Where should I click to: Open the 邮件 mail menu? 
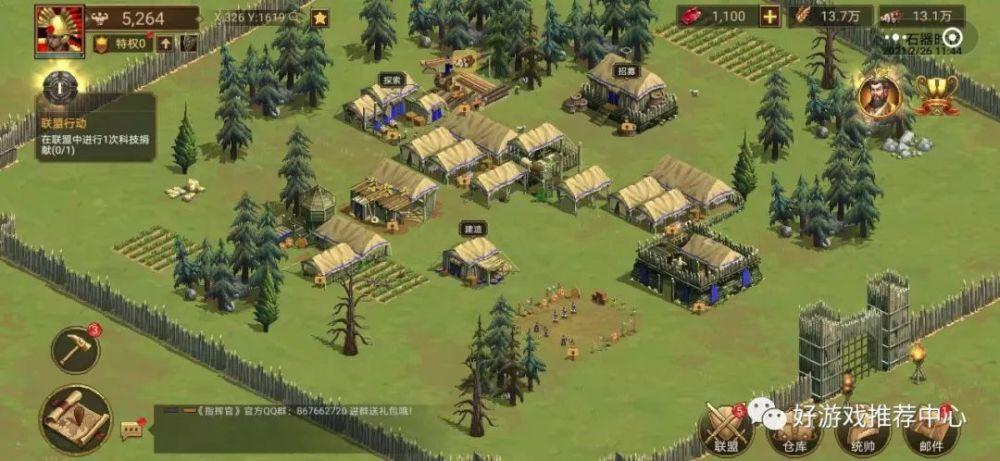[932, 428]
